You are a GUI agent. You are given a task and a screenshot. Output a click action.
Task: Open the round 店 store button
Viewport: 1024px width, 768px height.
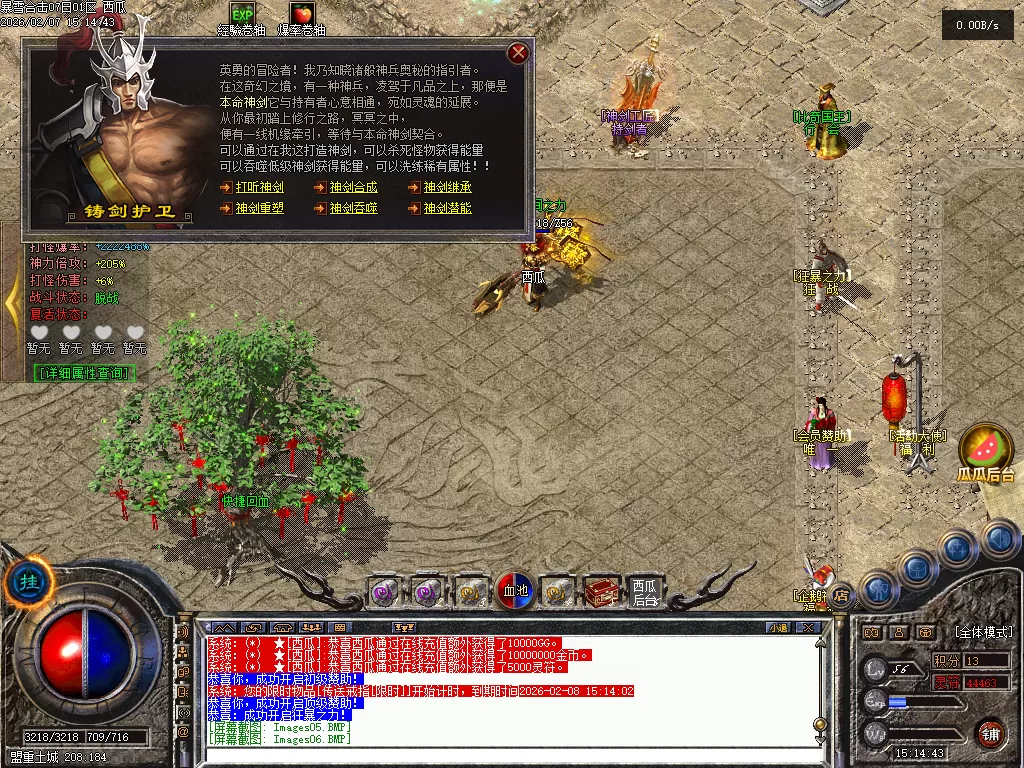[841, 596]
